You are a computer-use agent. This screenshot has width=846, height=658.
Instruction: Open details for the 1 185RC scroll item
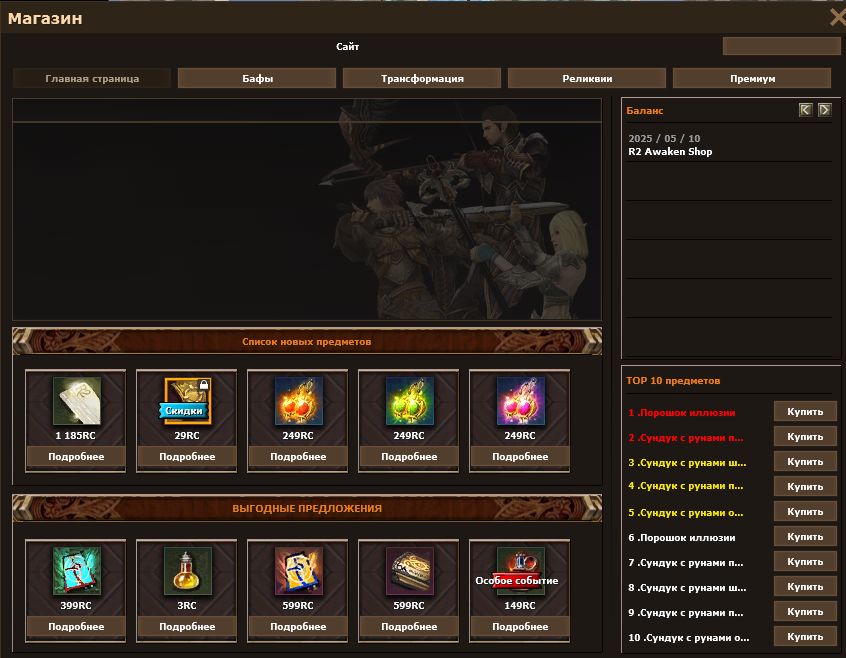(76, 457)
